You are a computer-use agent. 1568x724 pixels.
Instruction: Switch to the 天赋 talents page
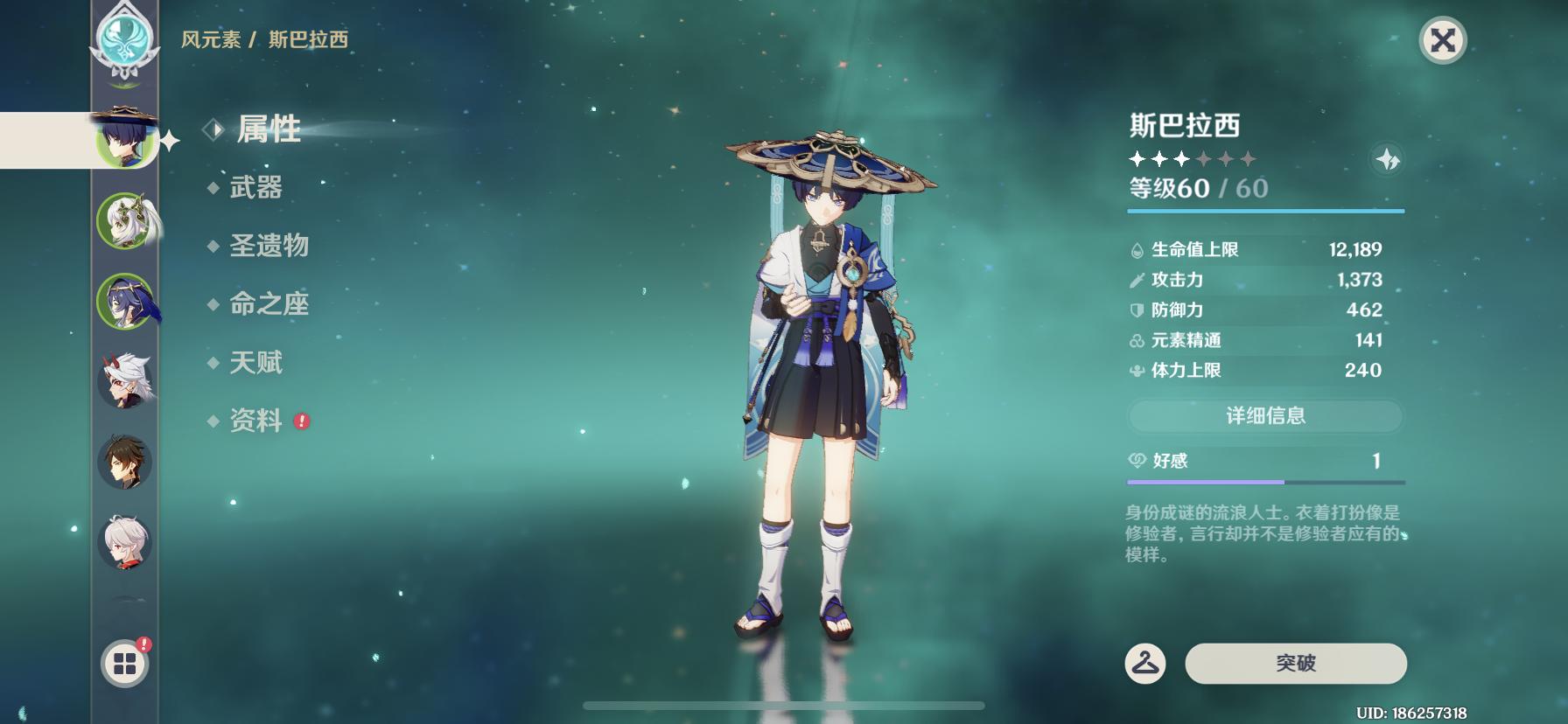(x=255, y=363)
